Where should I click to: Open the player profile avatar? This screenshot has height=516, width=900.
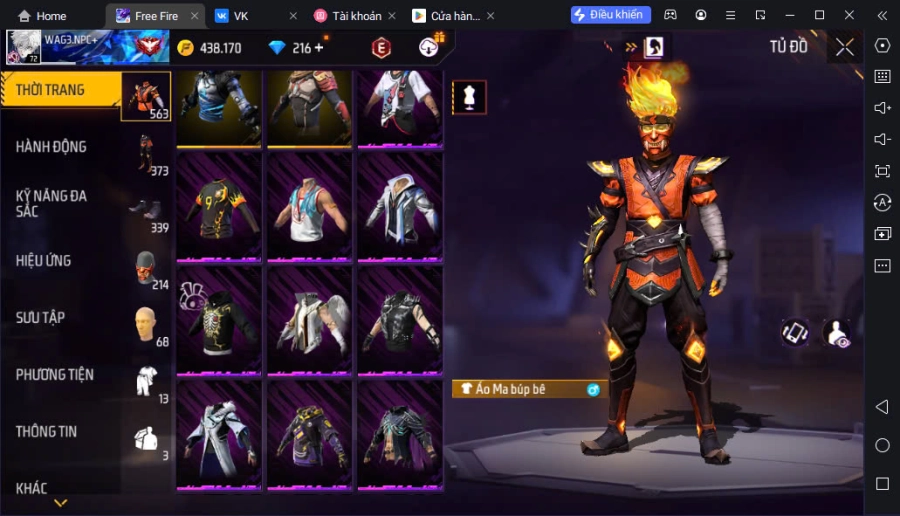(x=24, y=47)
